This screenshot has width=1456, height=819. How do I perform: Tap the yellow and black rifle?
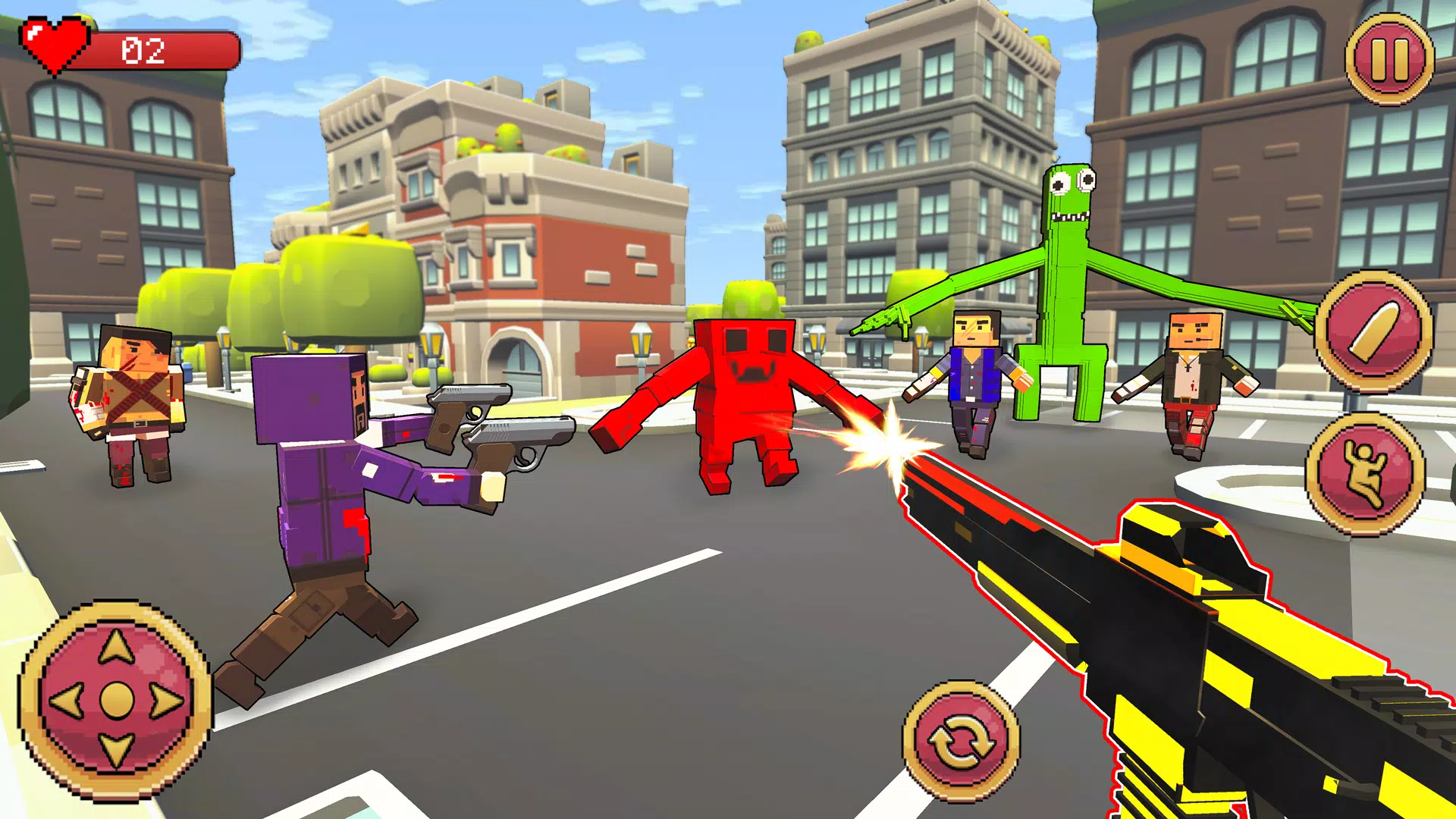(1213, 660)
